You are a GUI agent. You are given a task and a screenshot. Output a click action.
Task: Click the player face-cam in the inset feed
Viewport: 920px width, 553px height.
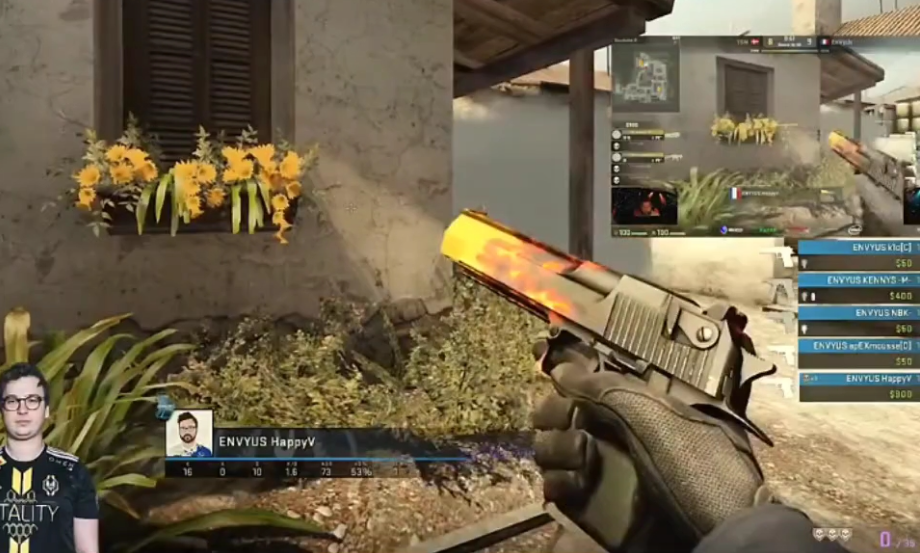coord(644,205)
